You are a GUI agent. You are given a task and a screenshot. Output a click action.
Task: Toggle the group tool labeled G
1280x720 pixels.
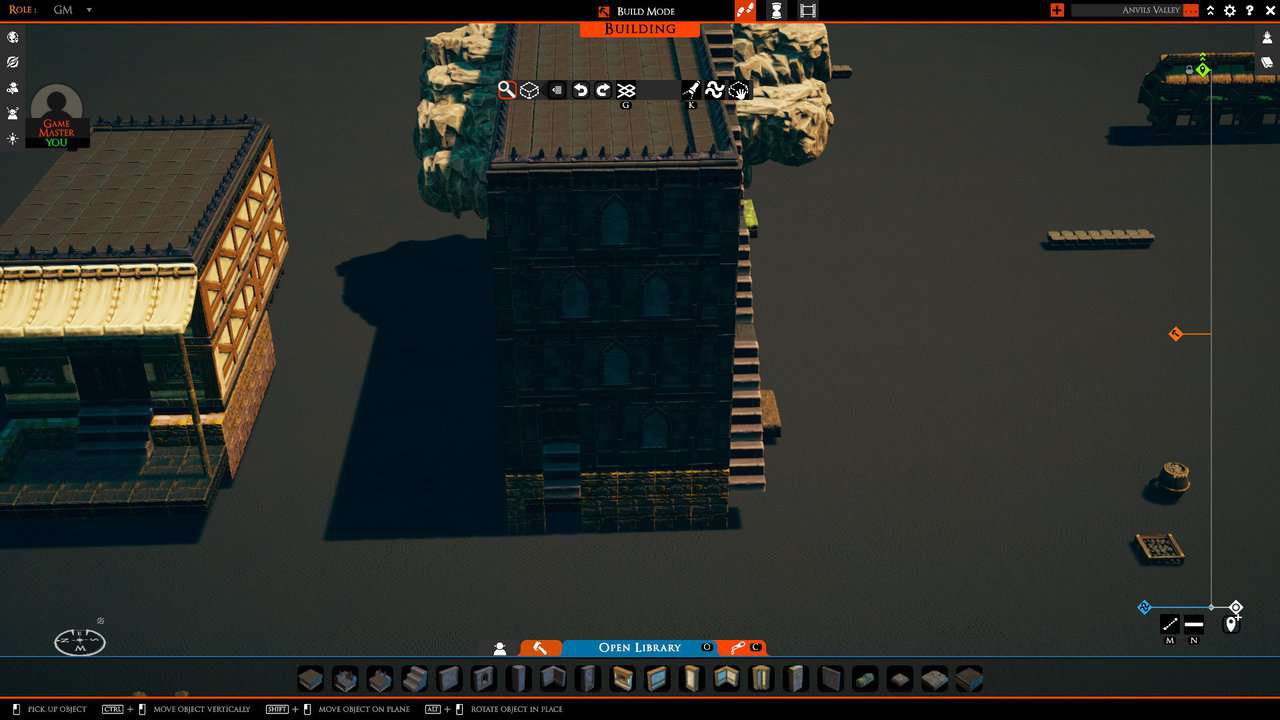point(627,89)
